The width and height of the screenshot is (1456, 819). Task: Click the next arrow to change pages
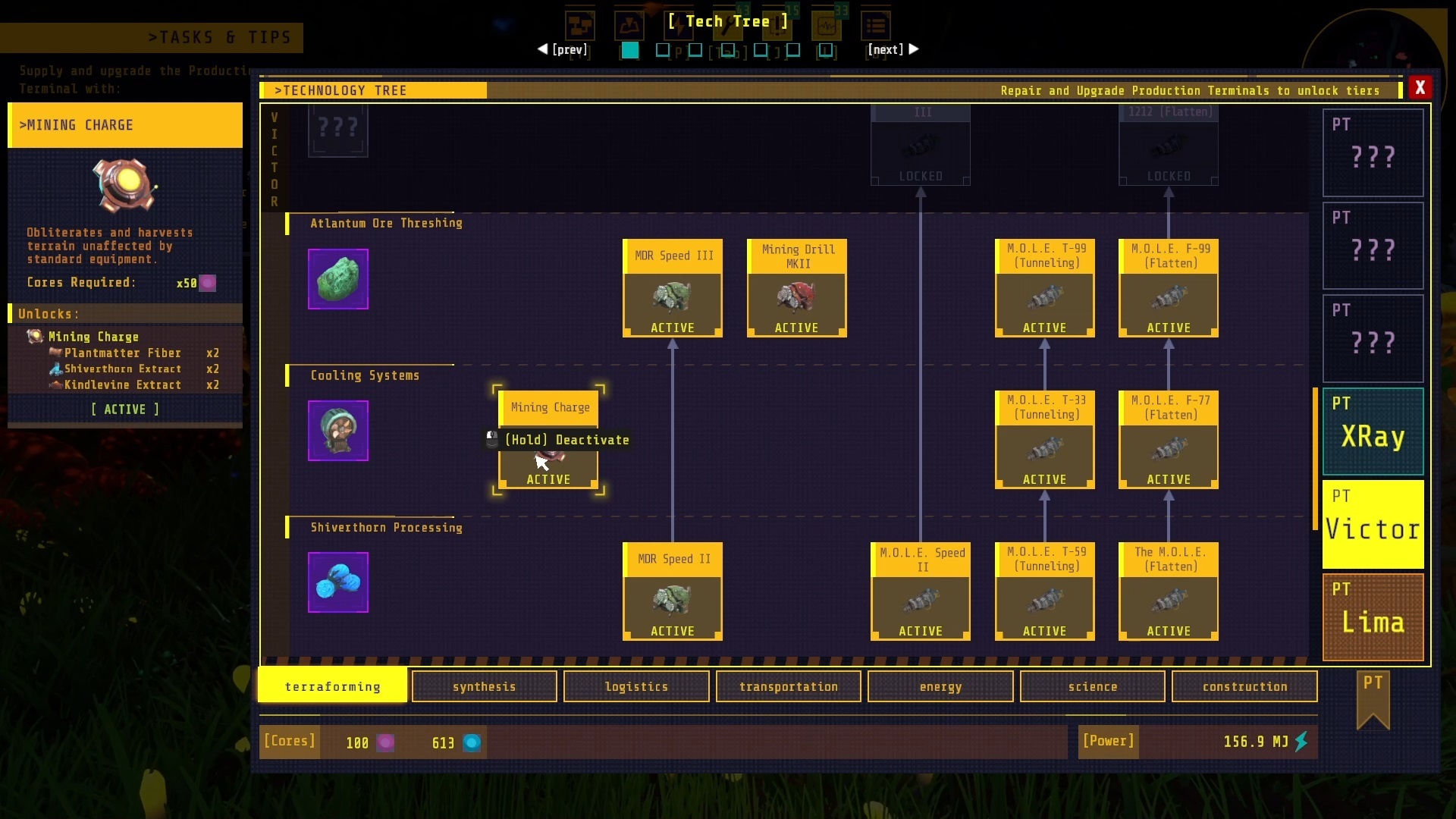point(913,49)
